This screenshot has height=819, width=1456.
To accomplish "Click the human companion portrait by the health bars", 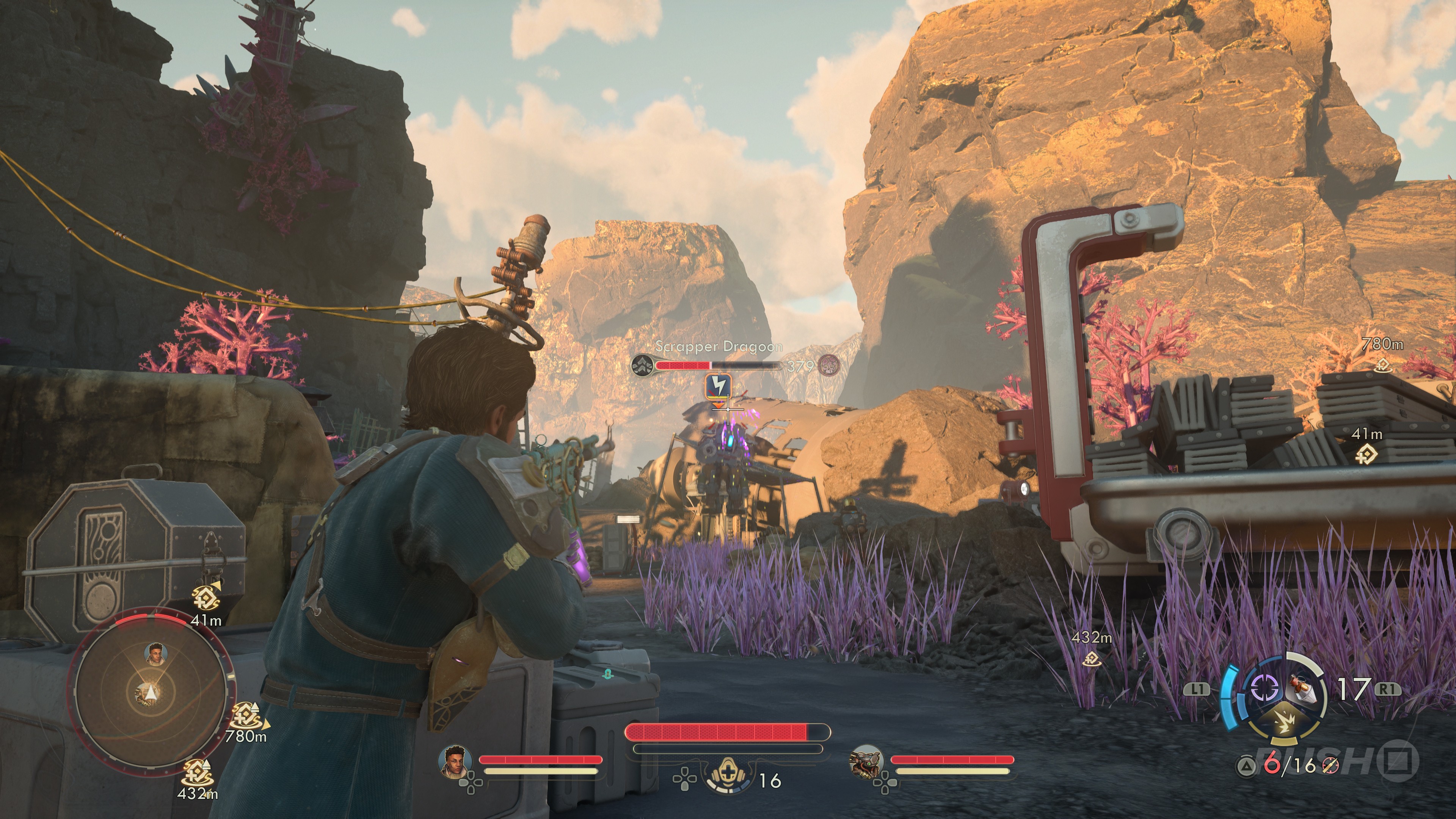I will [455, 761].
